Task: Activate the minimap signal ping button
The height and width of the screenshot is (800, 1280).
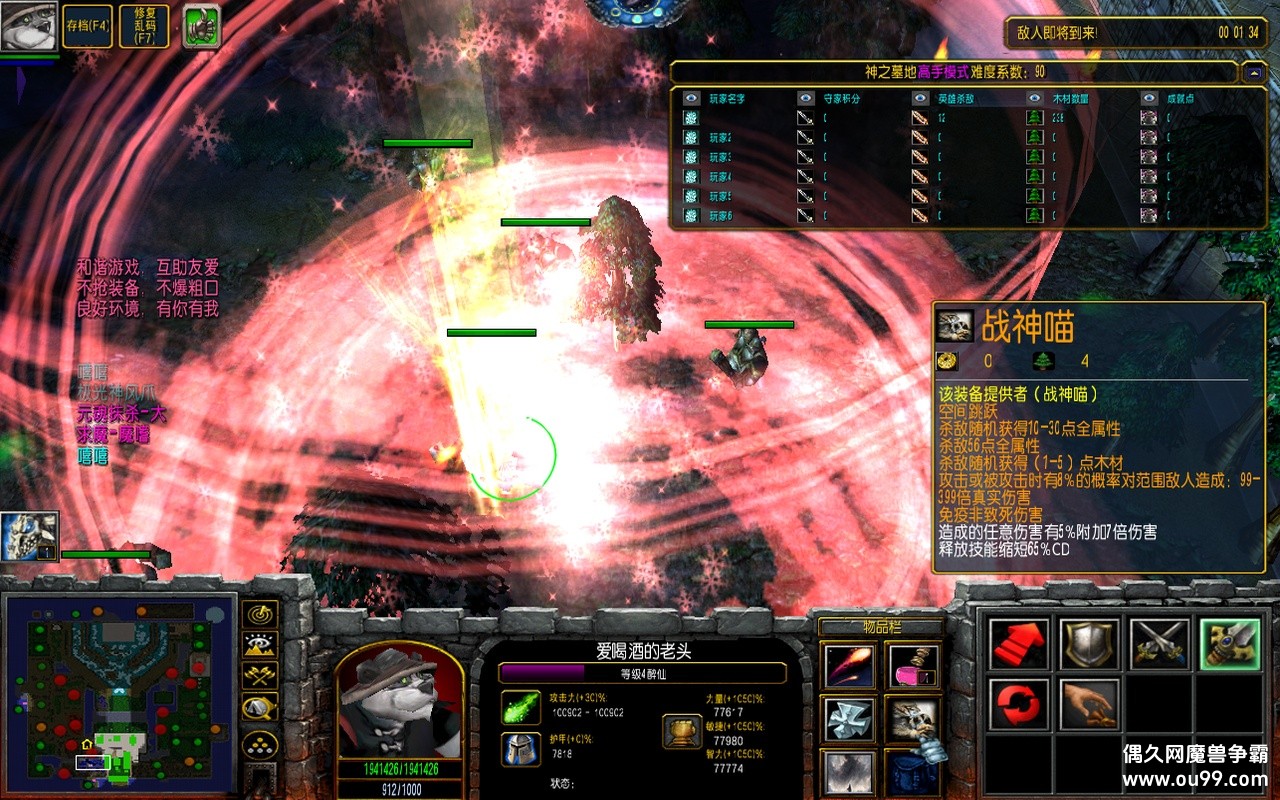Action: pos(261,614)
